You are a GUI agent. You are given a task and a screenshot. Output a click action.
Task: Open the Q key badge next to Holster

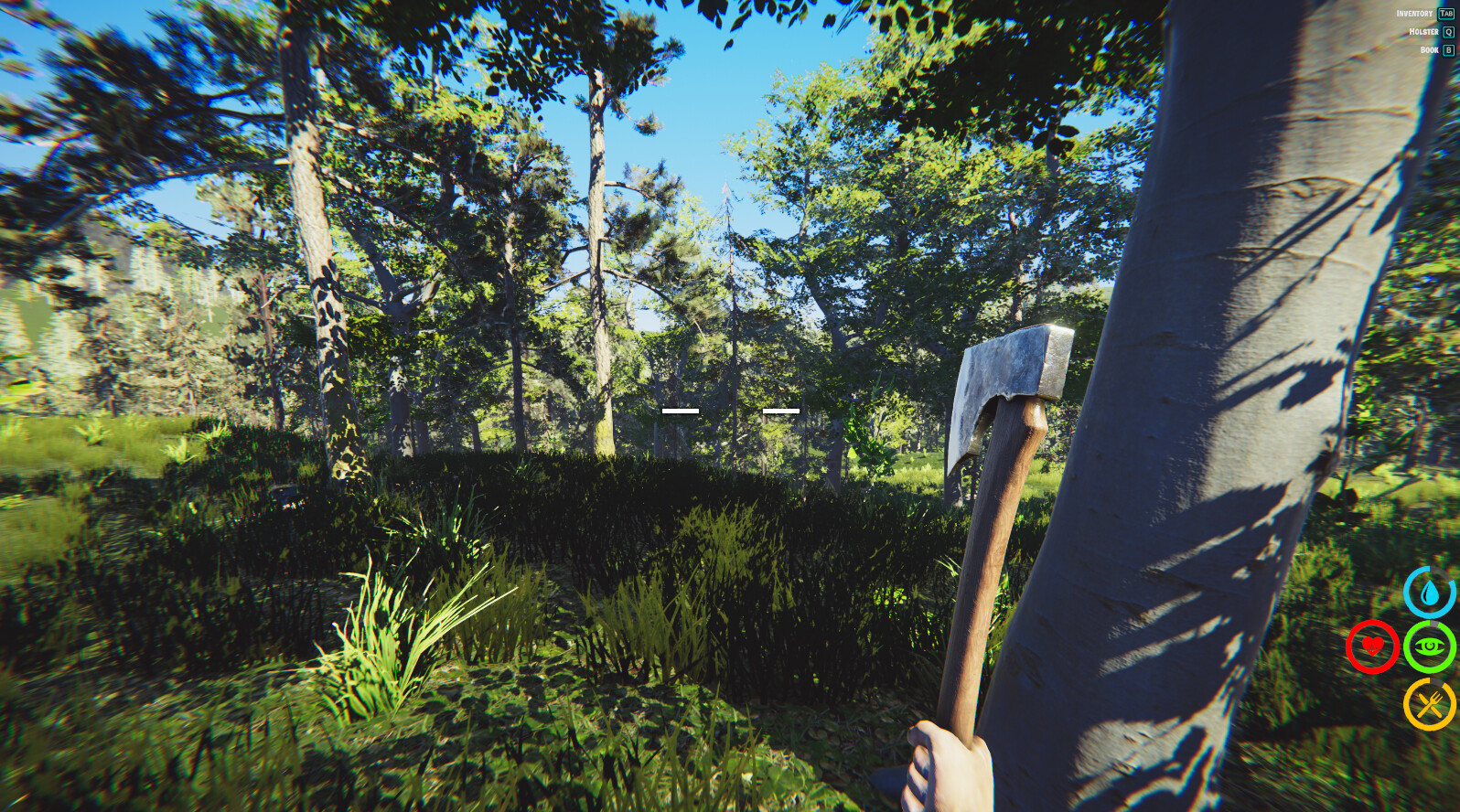1449,32
